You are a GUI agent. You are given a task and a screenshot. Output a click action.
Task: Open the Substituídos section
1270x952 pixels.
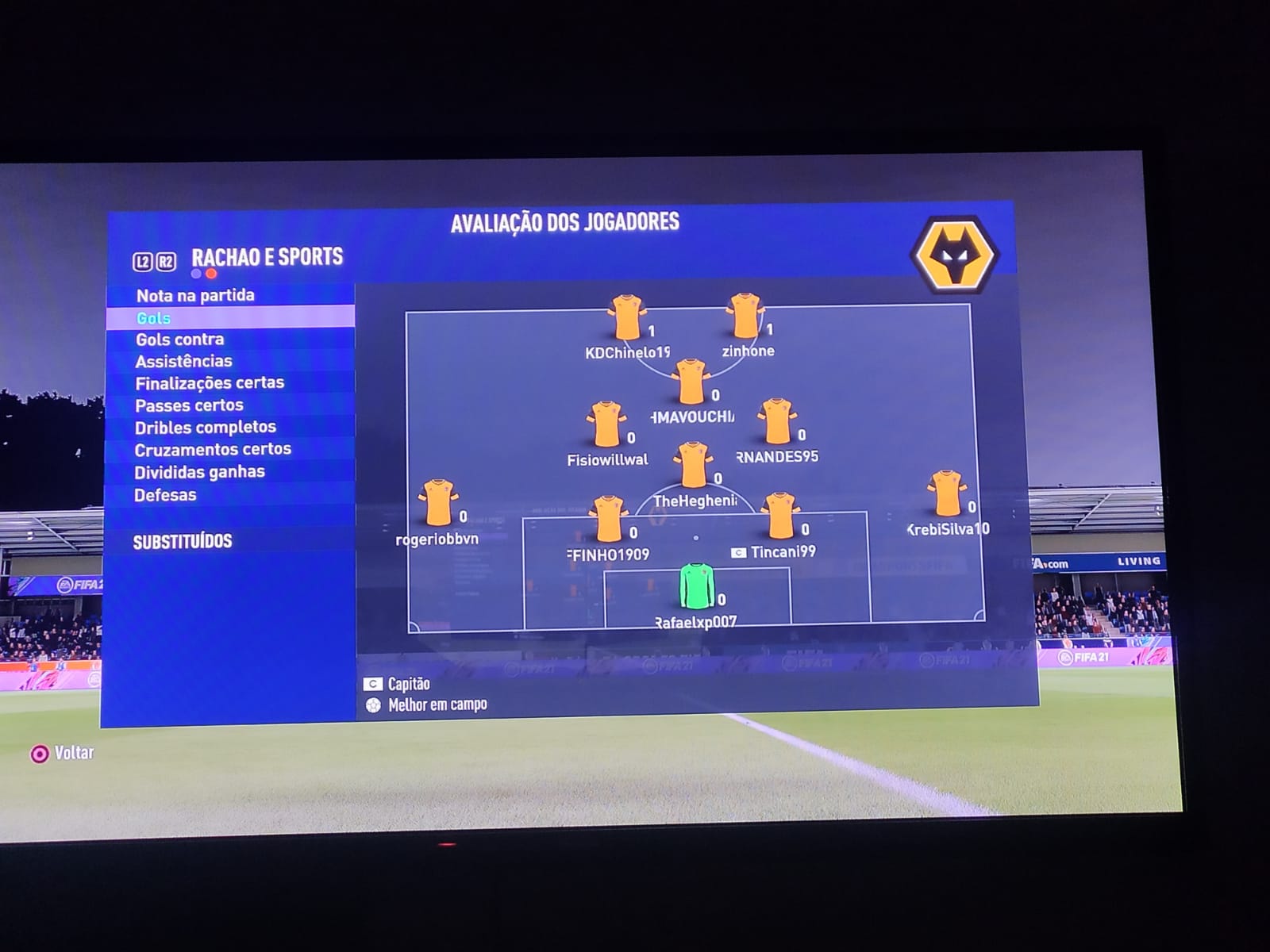(183, 542)
